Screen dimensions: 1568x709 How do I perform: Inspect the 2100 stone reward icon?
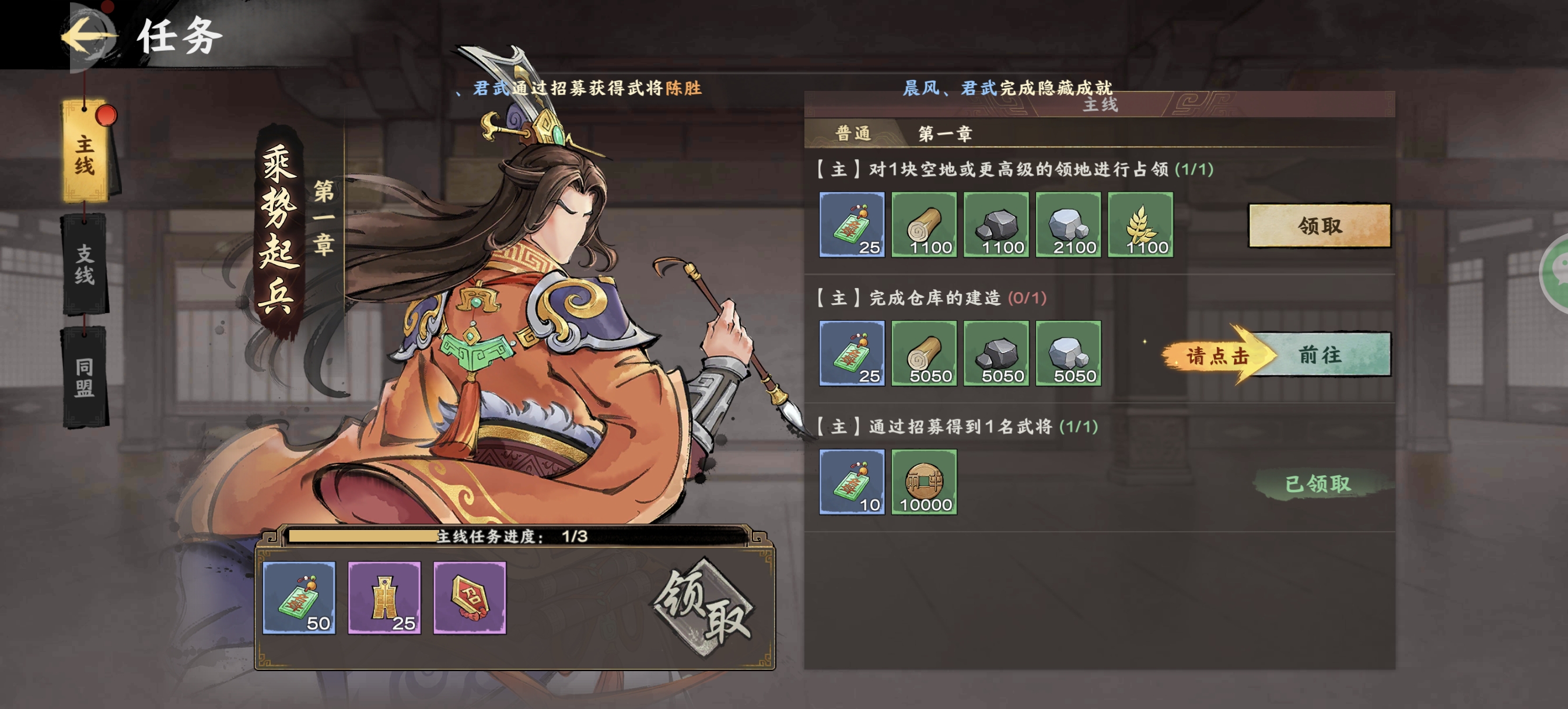point(1068,224)
